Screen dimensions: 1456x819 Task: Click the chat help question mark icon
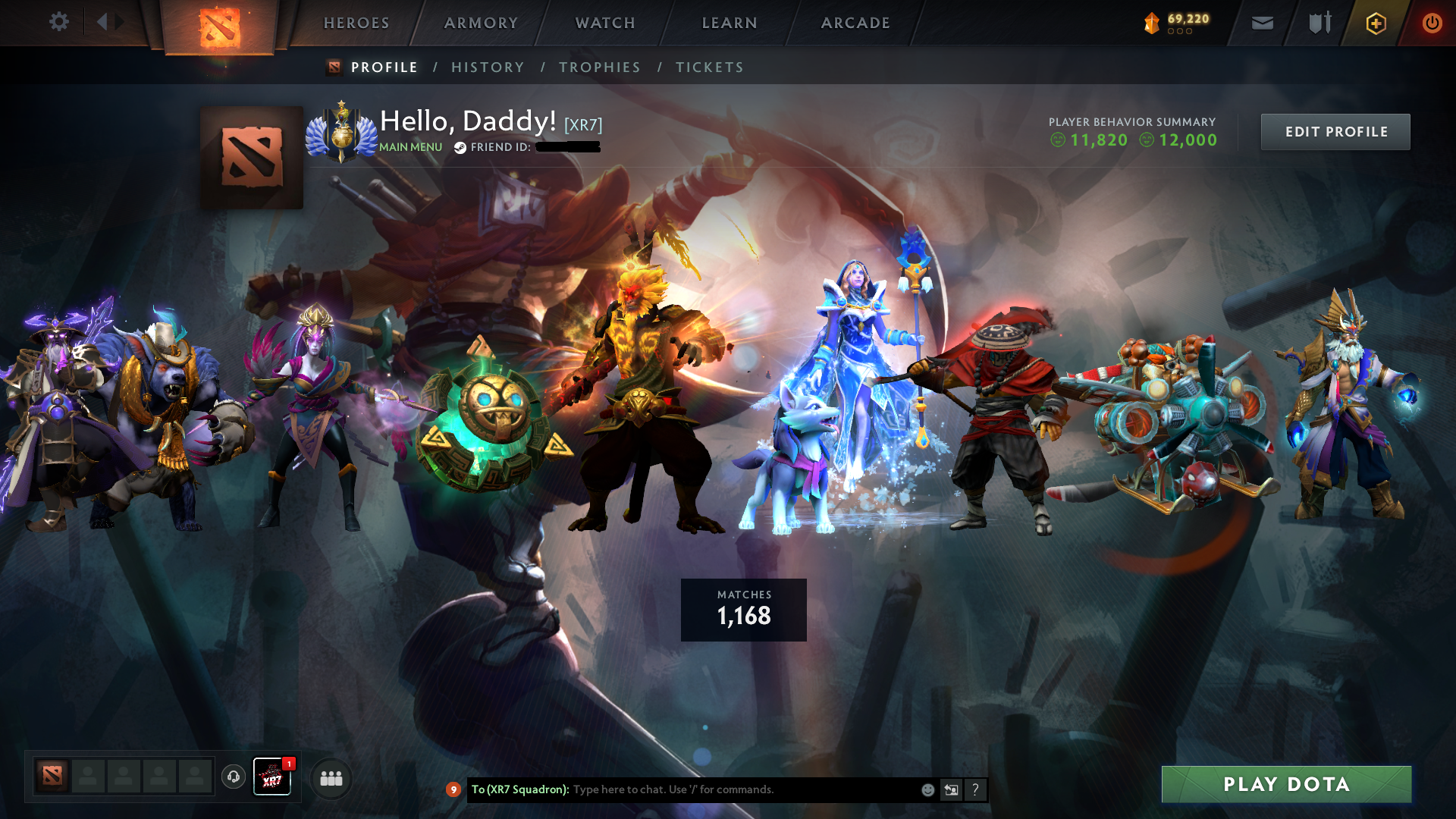tap(976, 789)
